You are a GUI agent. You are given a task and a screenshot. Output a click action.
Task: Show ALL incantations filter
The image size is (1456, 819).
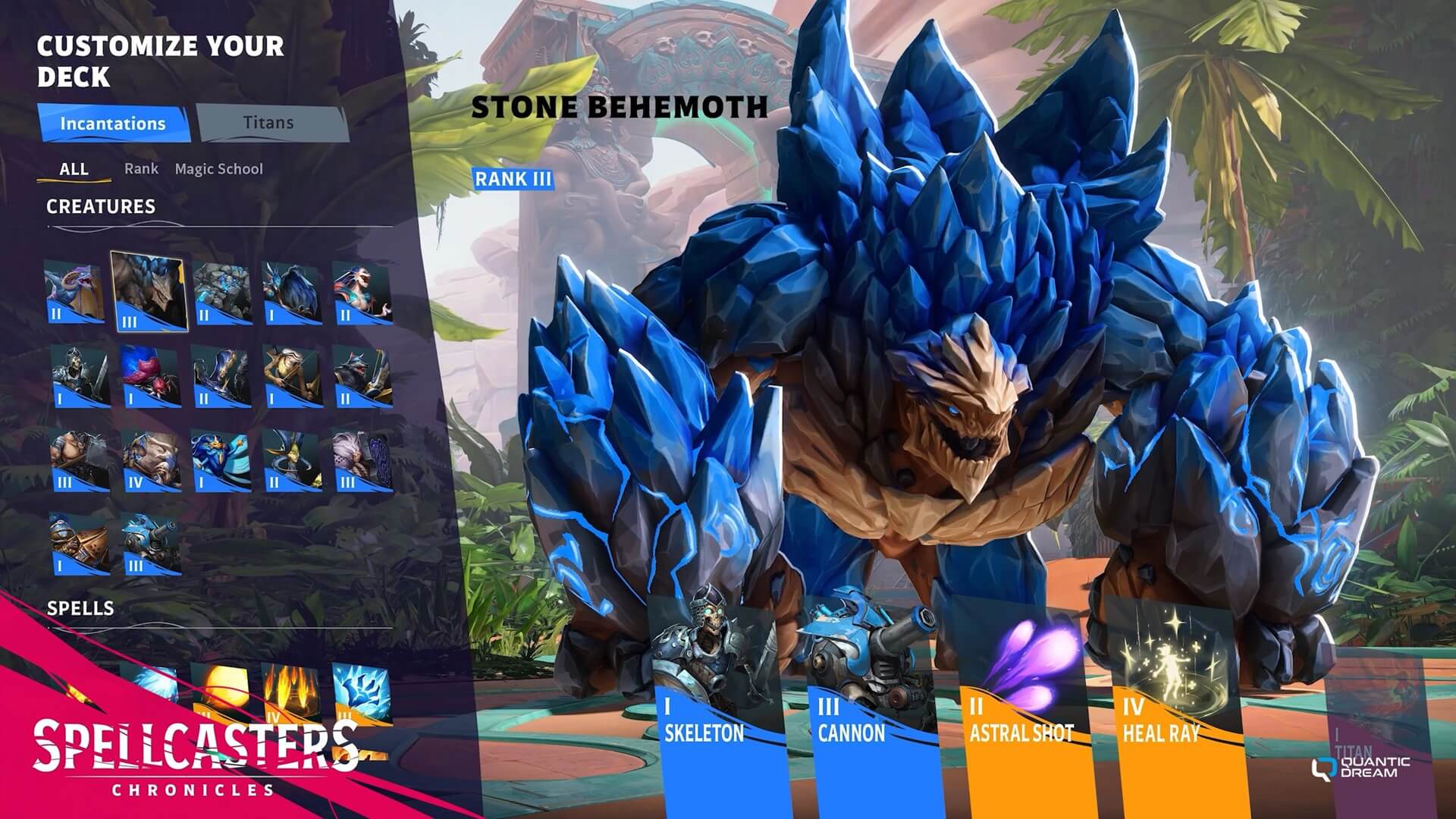click(x=74, y=168)
